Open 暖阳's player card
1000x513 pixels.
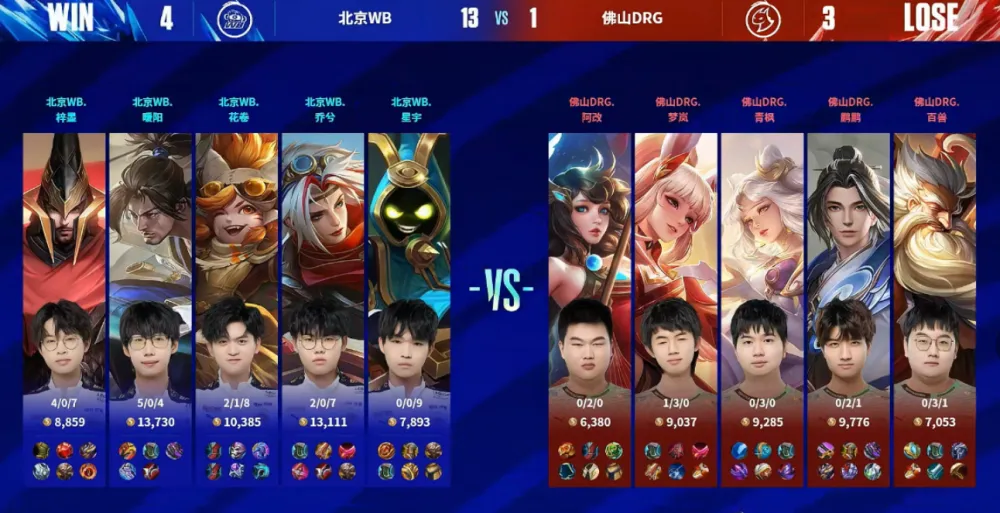[x=150, y=262]
